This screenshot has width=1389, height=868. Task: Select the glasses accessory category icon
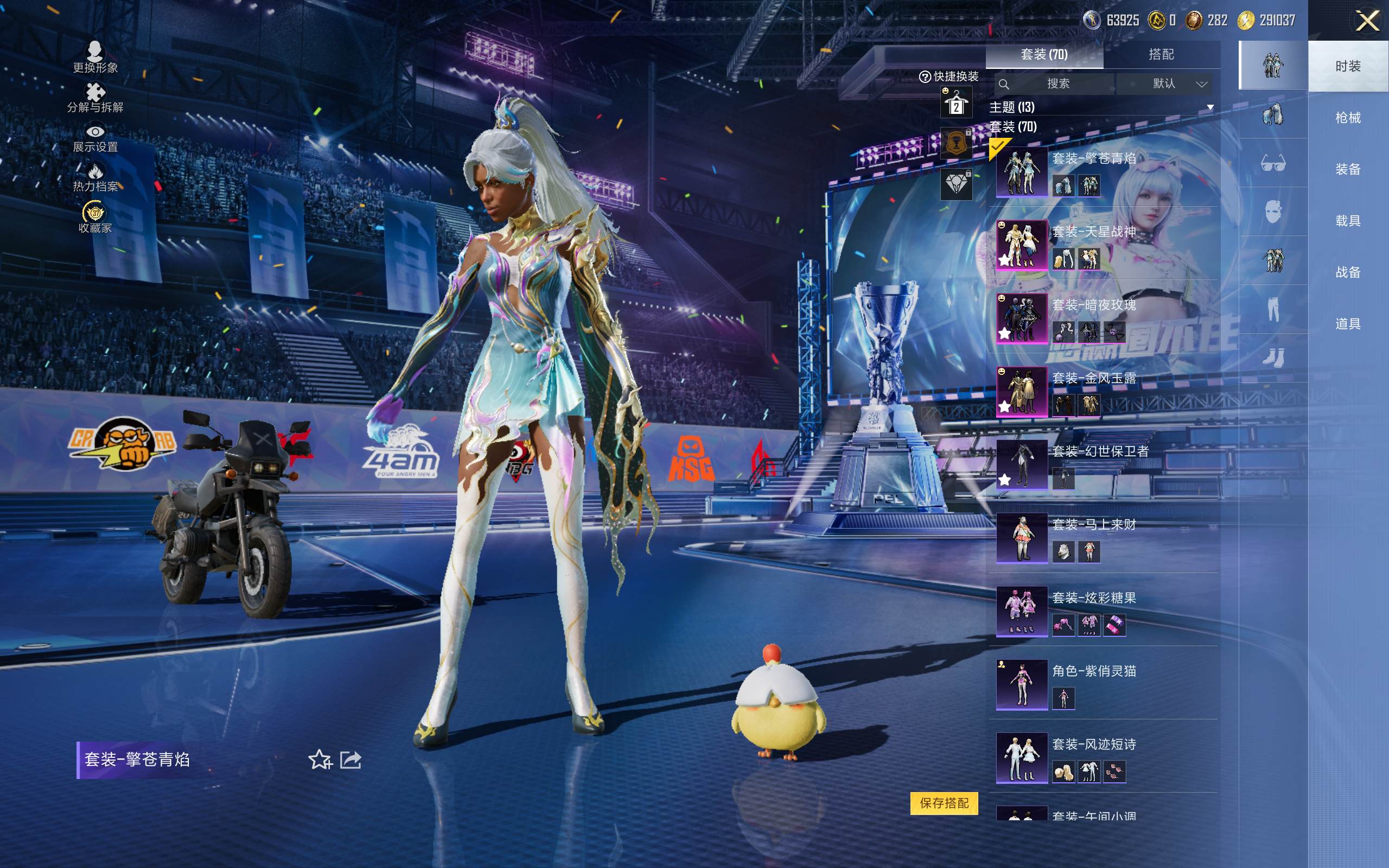pyautogui.click(x=1272, y=164)
